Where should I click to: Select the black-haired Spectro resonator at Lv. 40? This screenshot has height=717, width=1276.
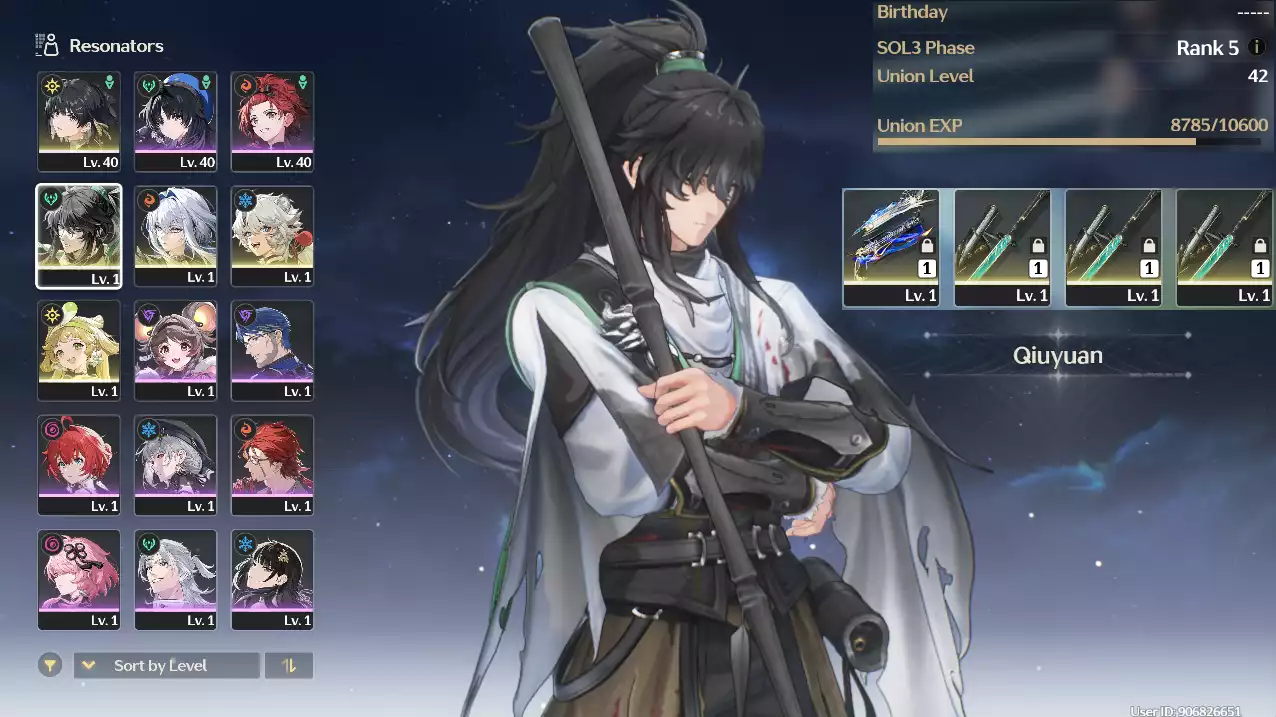coord(79,121)
